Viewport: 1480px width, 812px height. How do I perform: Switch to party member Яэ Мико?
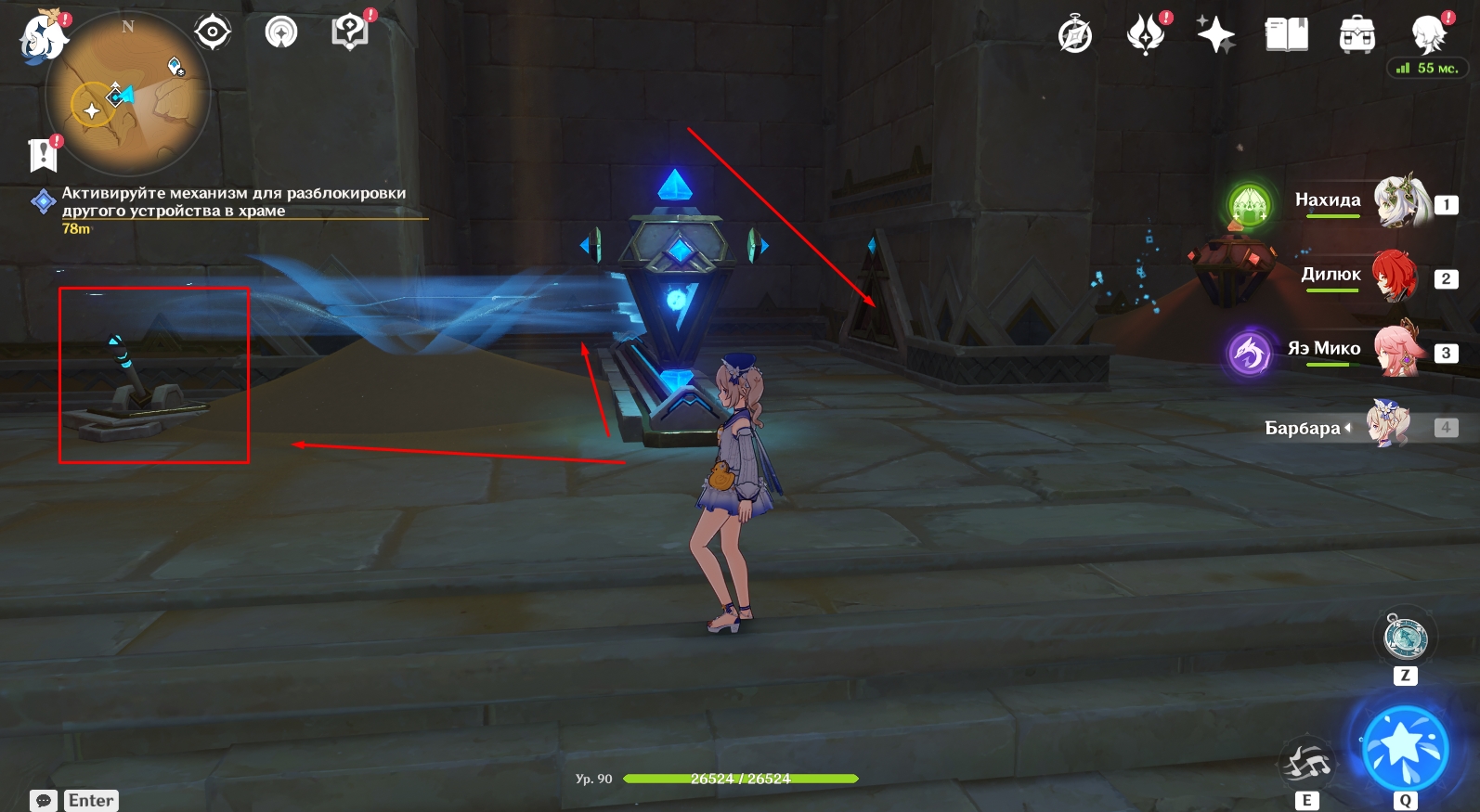(1397, 350)
